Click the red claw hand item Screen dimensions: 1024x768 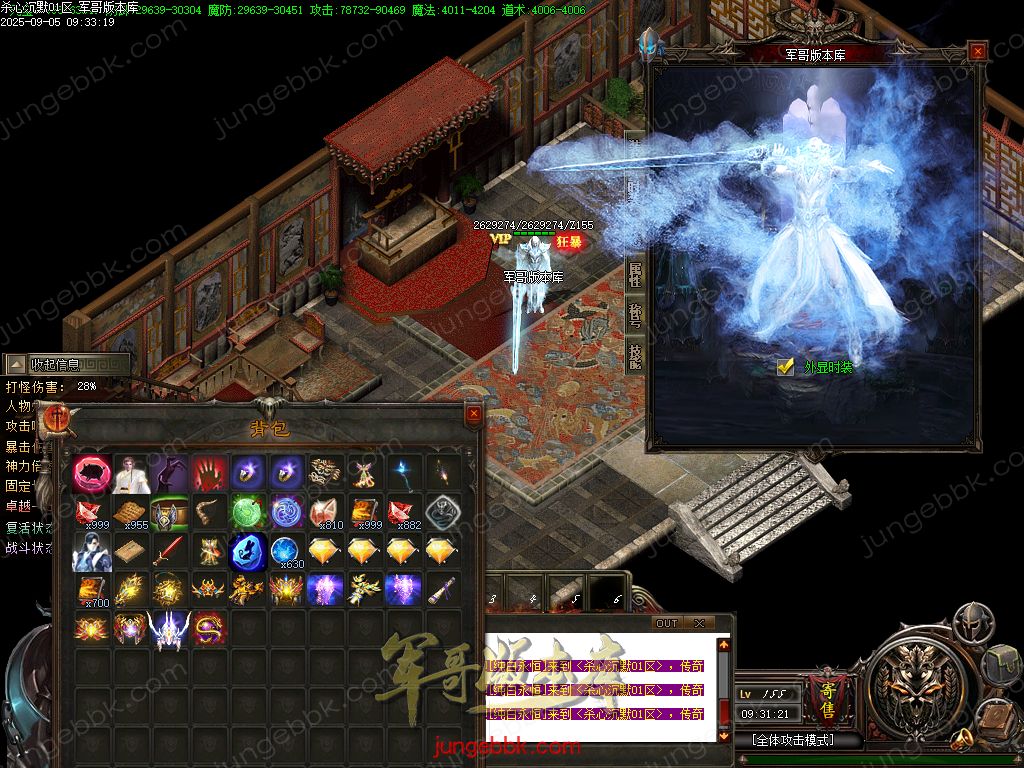[208, 473]
